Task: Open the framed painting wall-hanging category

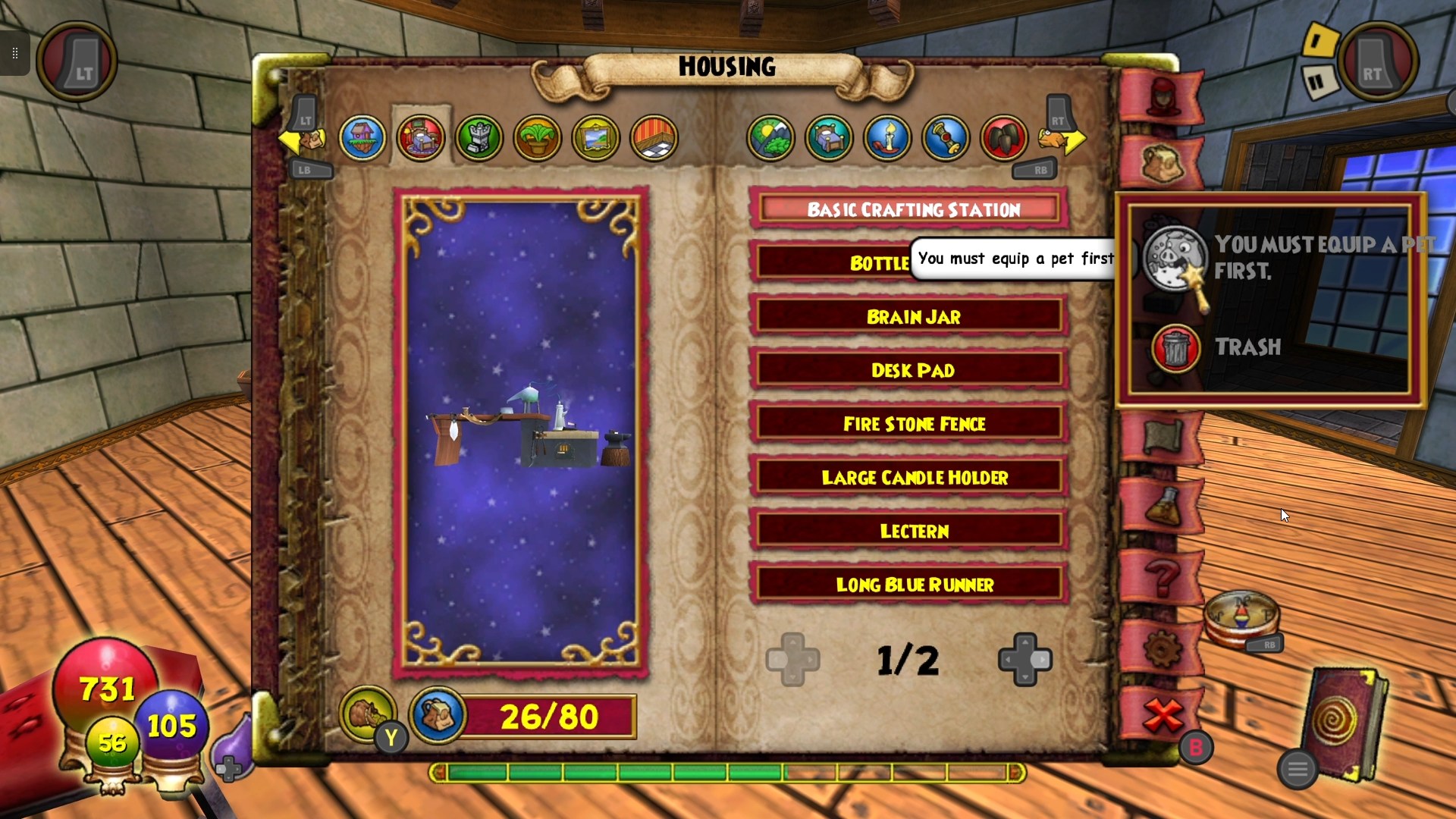Action: (x=595, y=138)
